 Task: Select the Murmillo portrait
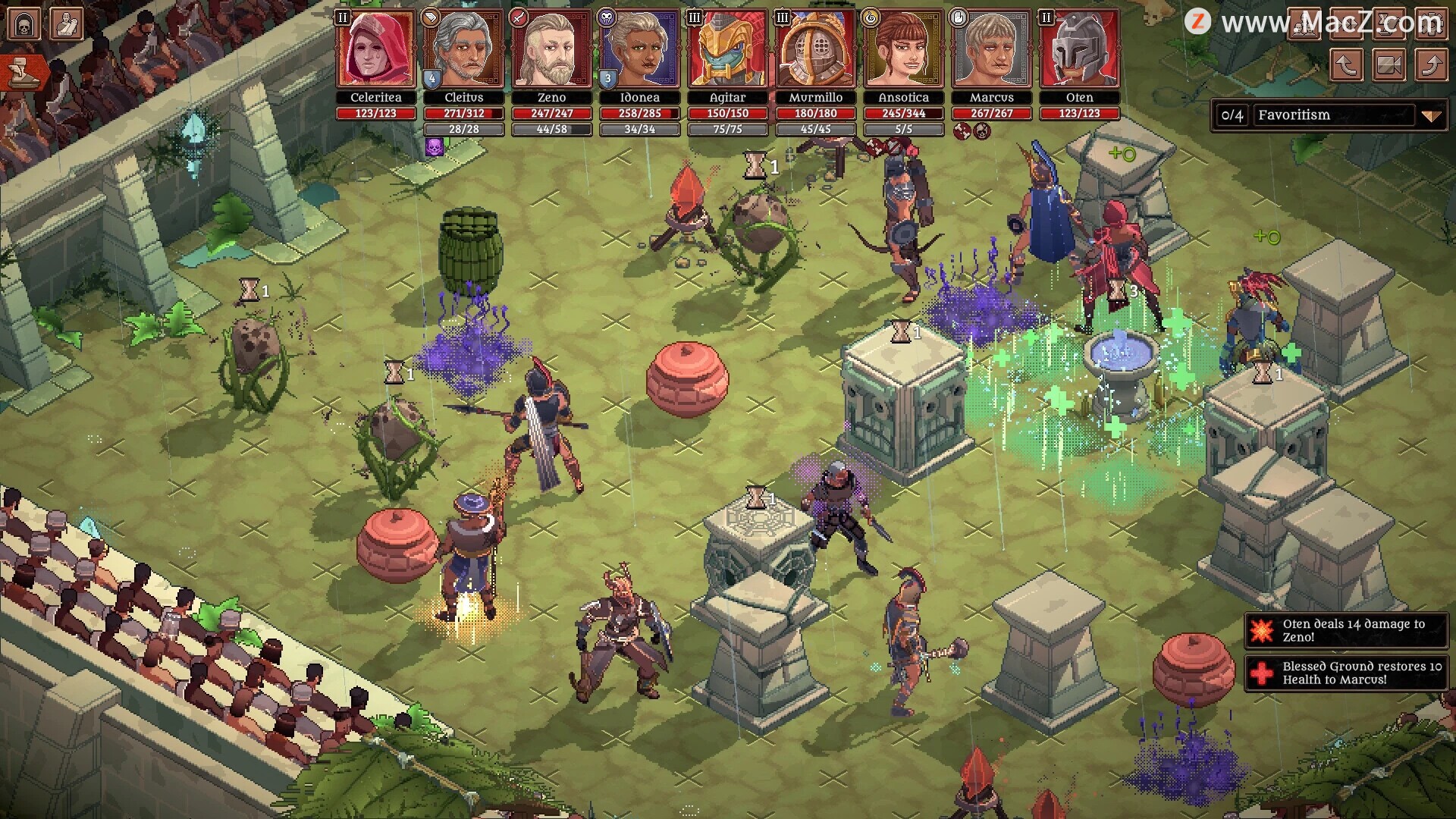(x=815, y=49)
